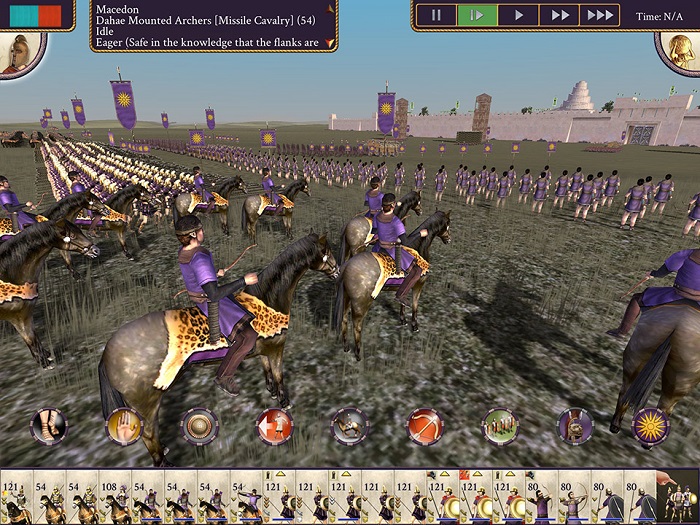Order withdraw with the red arrow icon
Screen dimensions: 700x525
click(275, 426)
